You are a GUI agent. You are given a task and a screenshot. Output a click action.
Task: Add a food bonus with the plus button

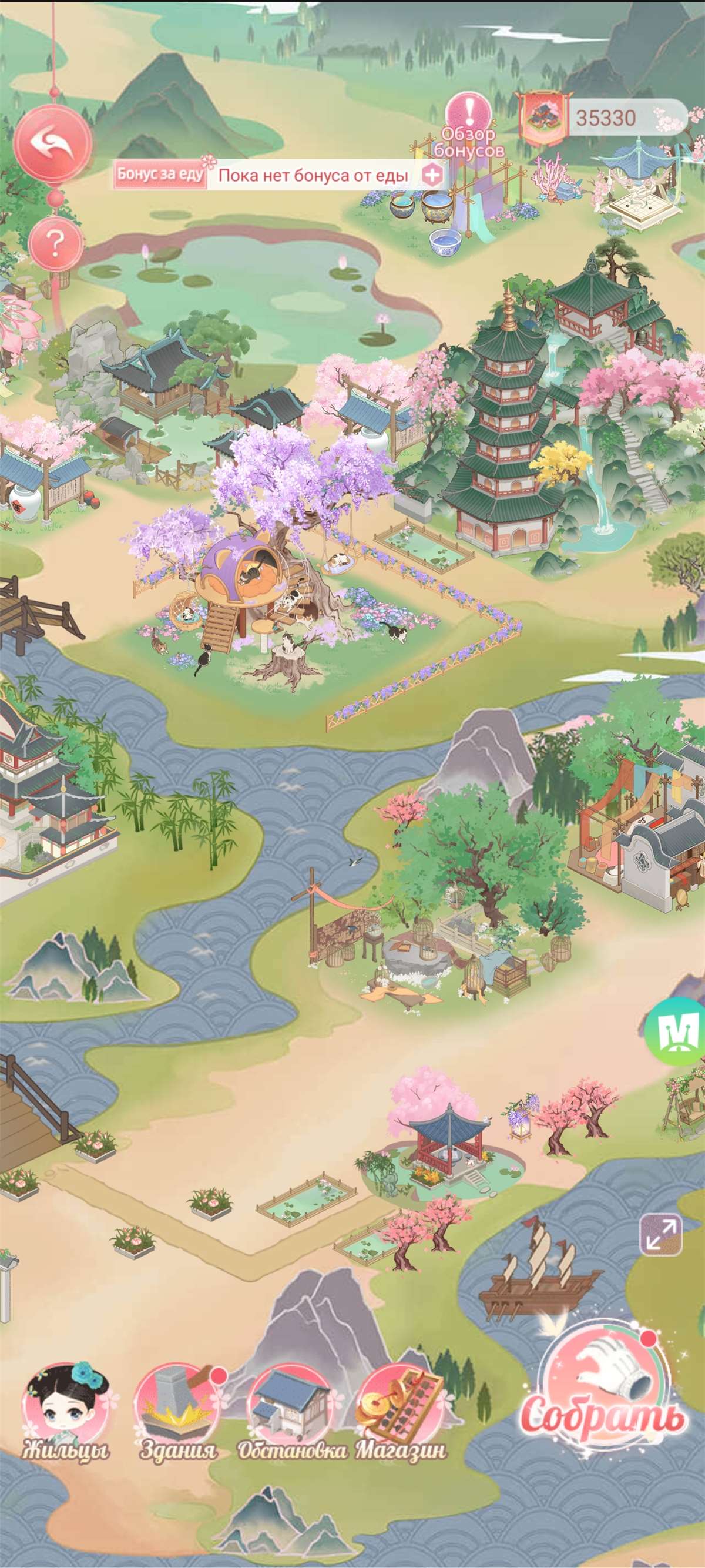point(432,176)
